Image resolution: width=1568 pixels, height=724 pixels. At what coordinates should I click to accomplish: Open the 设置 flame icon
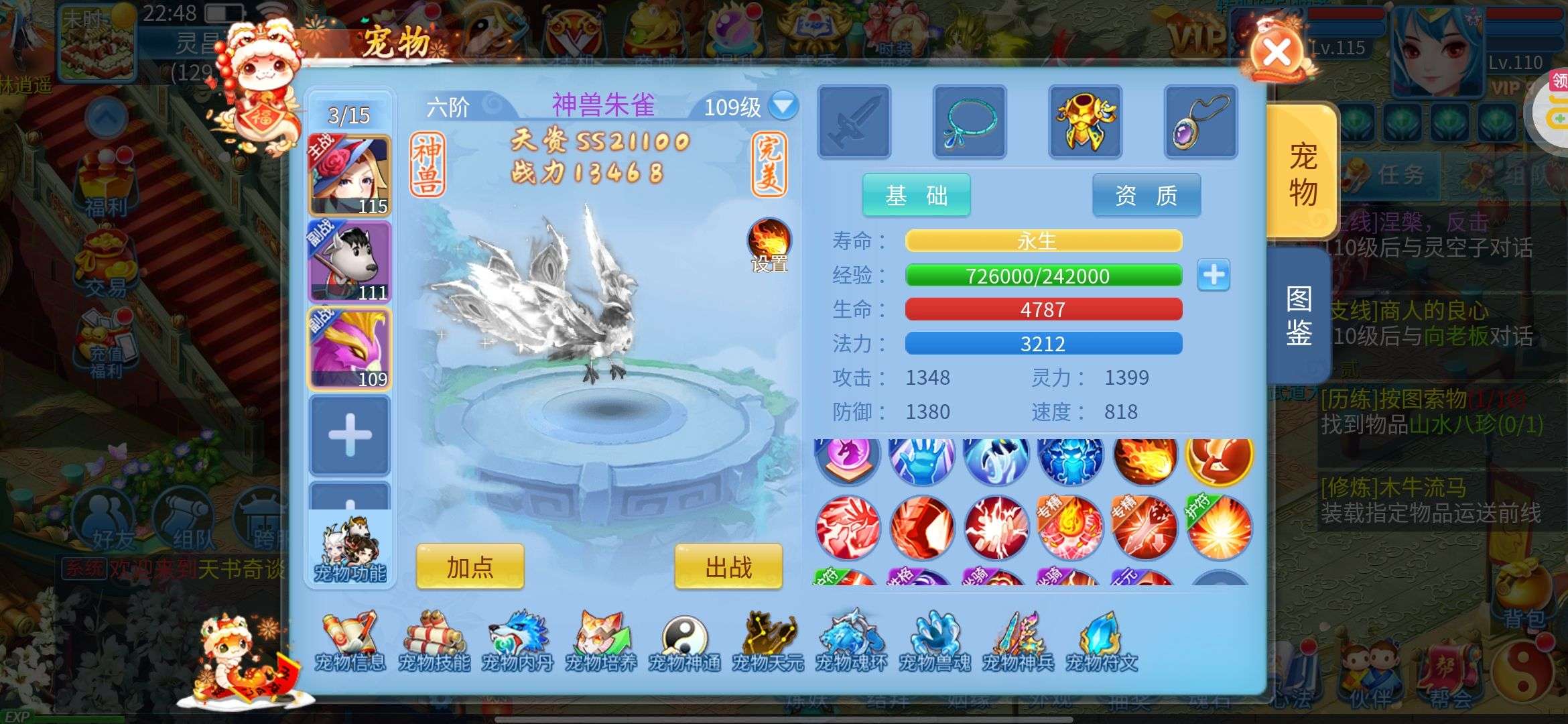point(769,244)
